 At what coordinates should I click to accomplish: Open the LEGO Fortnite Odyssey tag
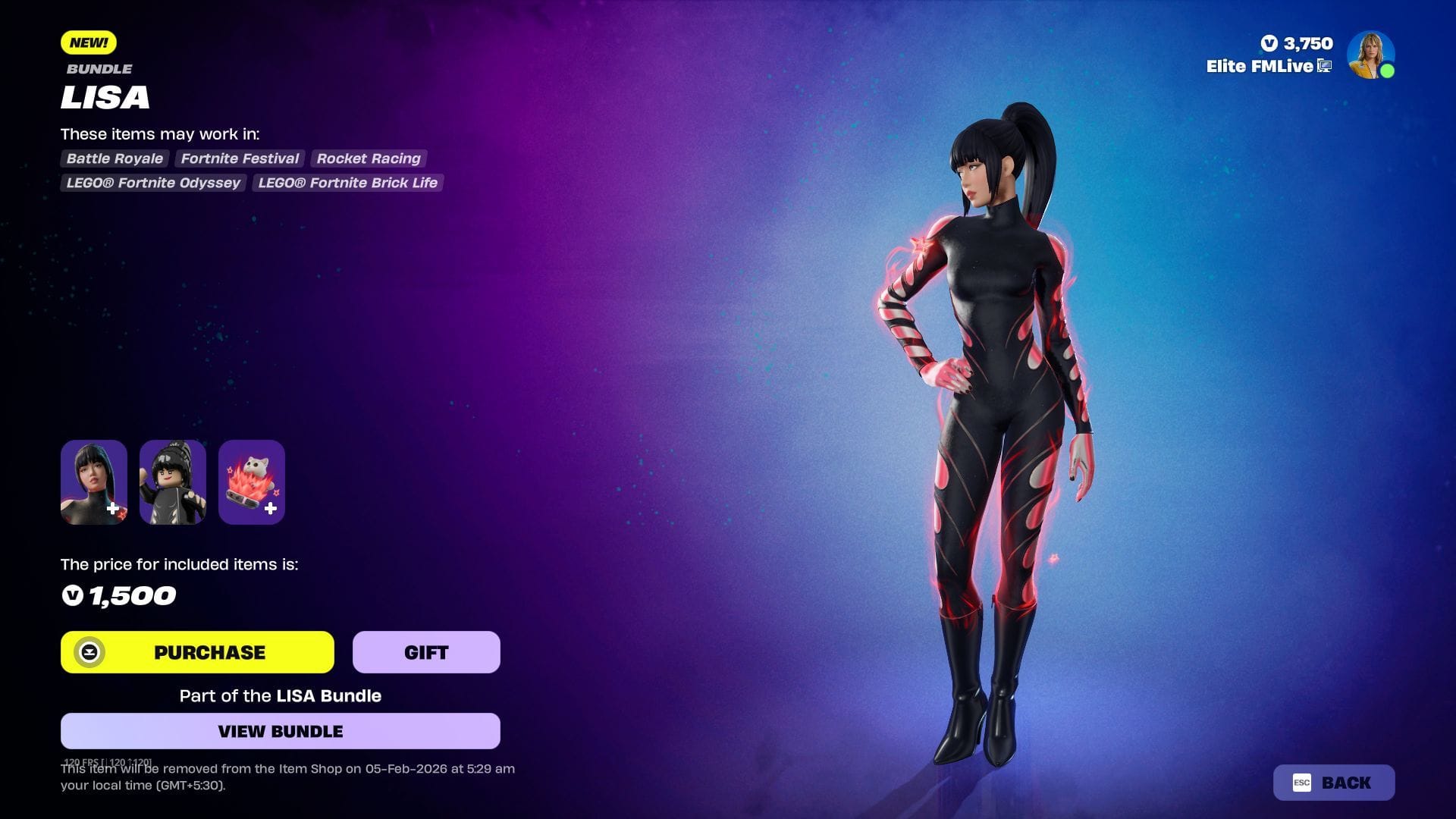[x=152, y=183]
